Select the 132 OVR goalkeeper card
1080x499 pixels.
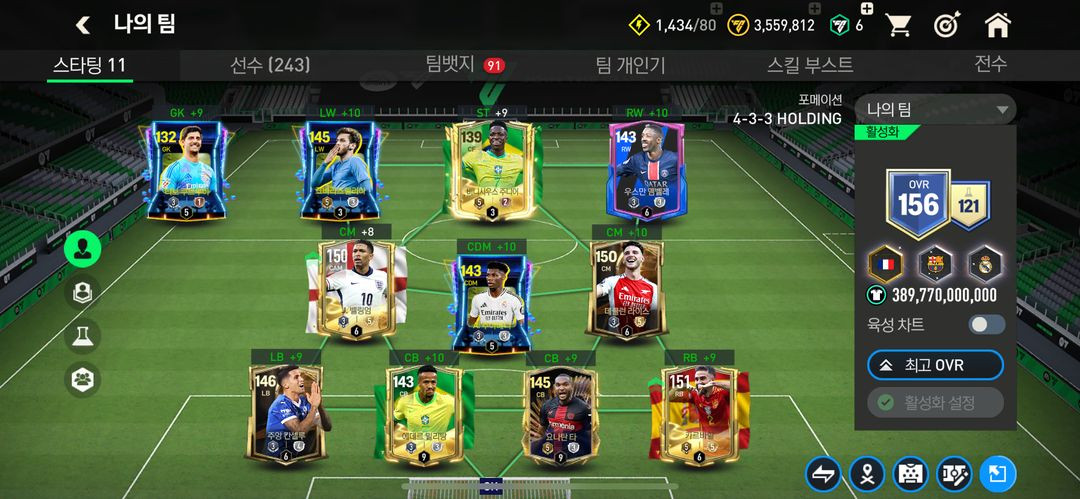(x=186, y=170)
